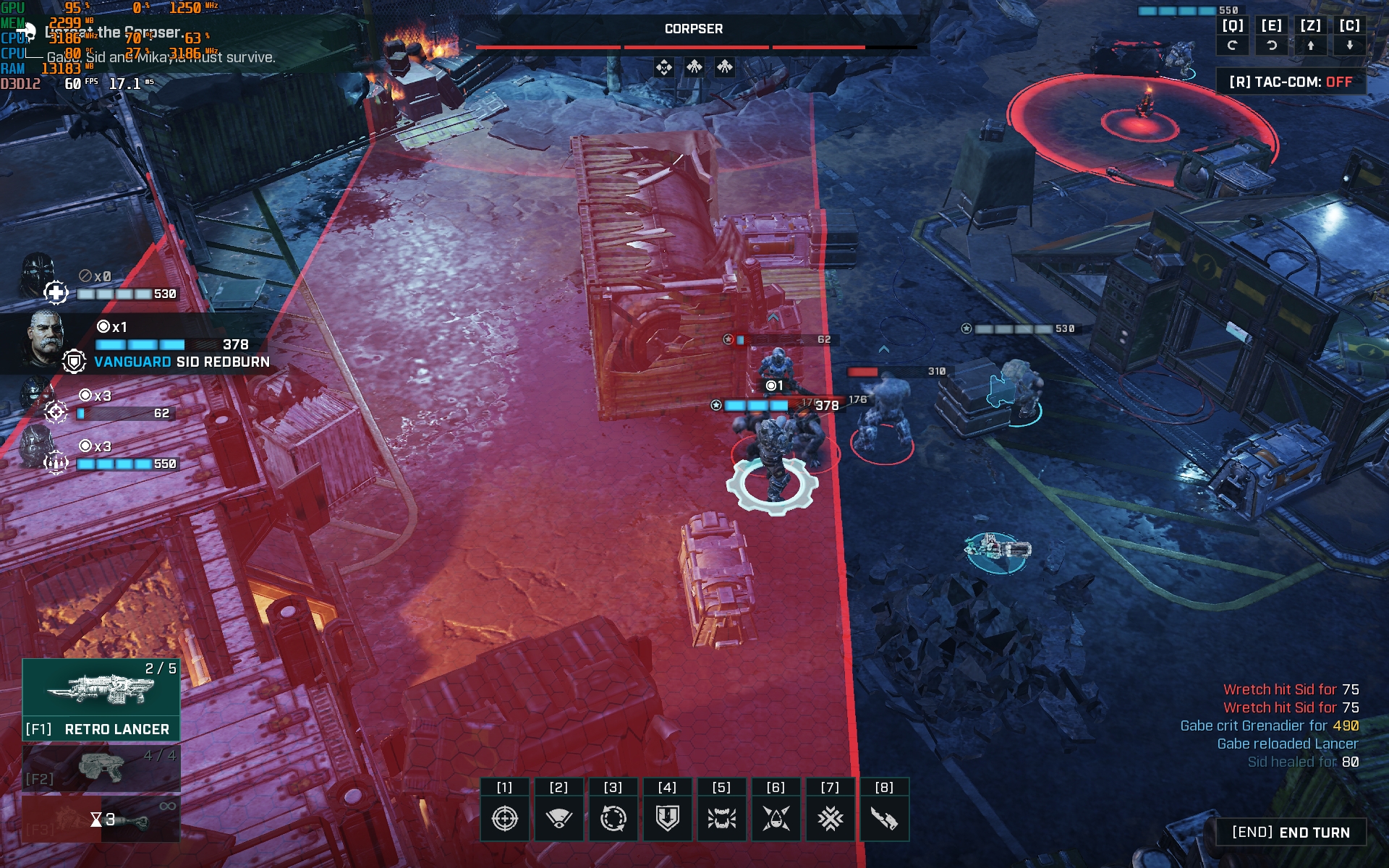Image resolution: width=1389 pixels, height=868 pixels.
Task: Rotate camera with the counter-clockwise arrow button
Action: click(x=1233, y=45)
